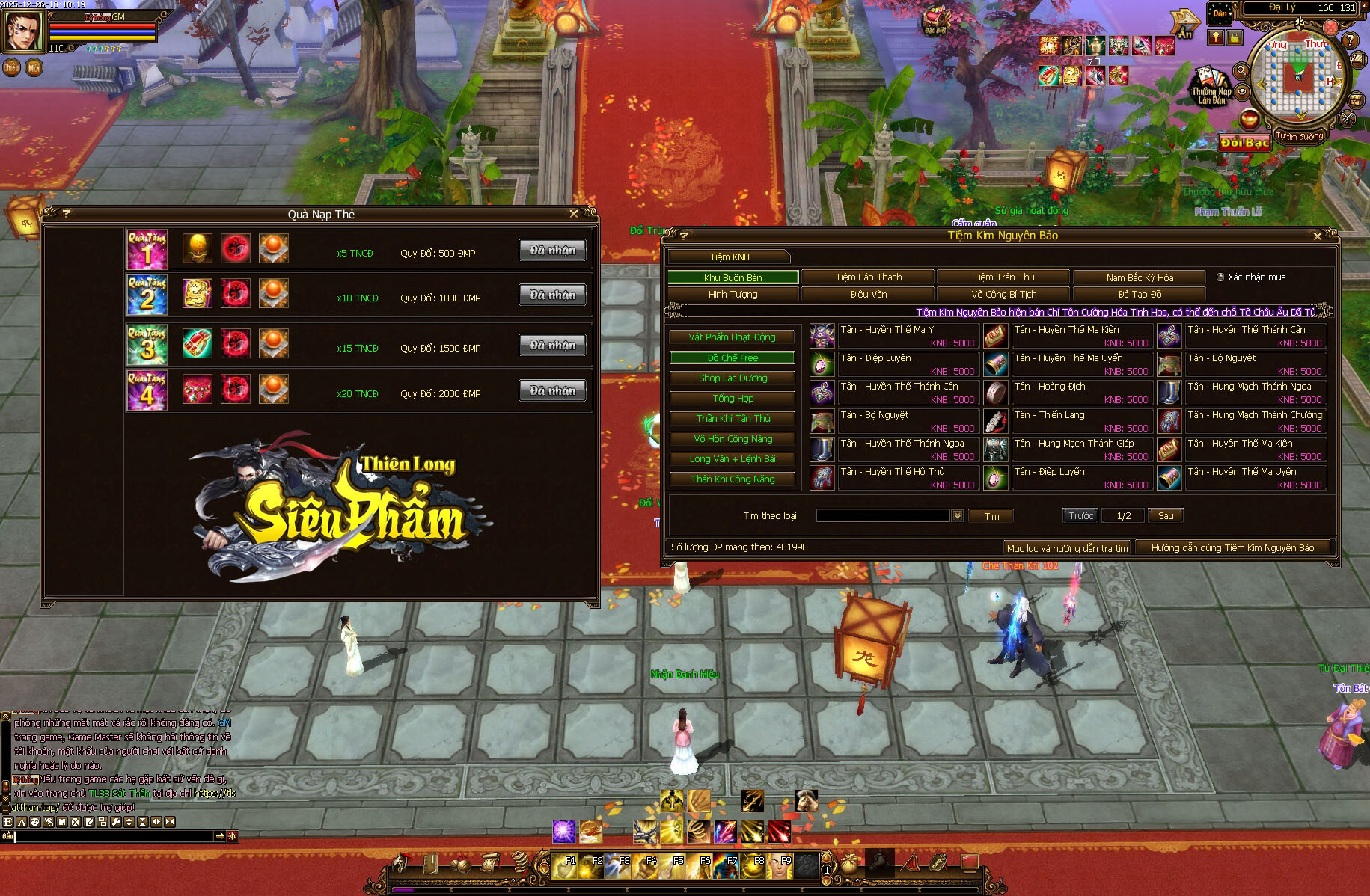The image size is (1370, 896).
Task: Switch to the Tiệm Bảo Thạch tab
Action: (868, 277)
